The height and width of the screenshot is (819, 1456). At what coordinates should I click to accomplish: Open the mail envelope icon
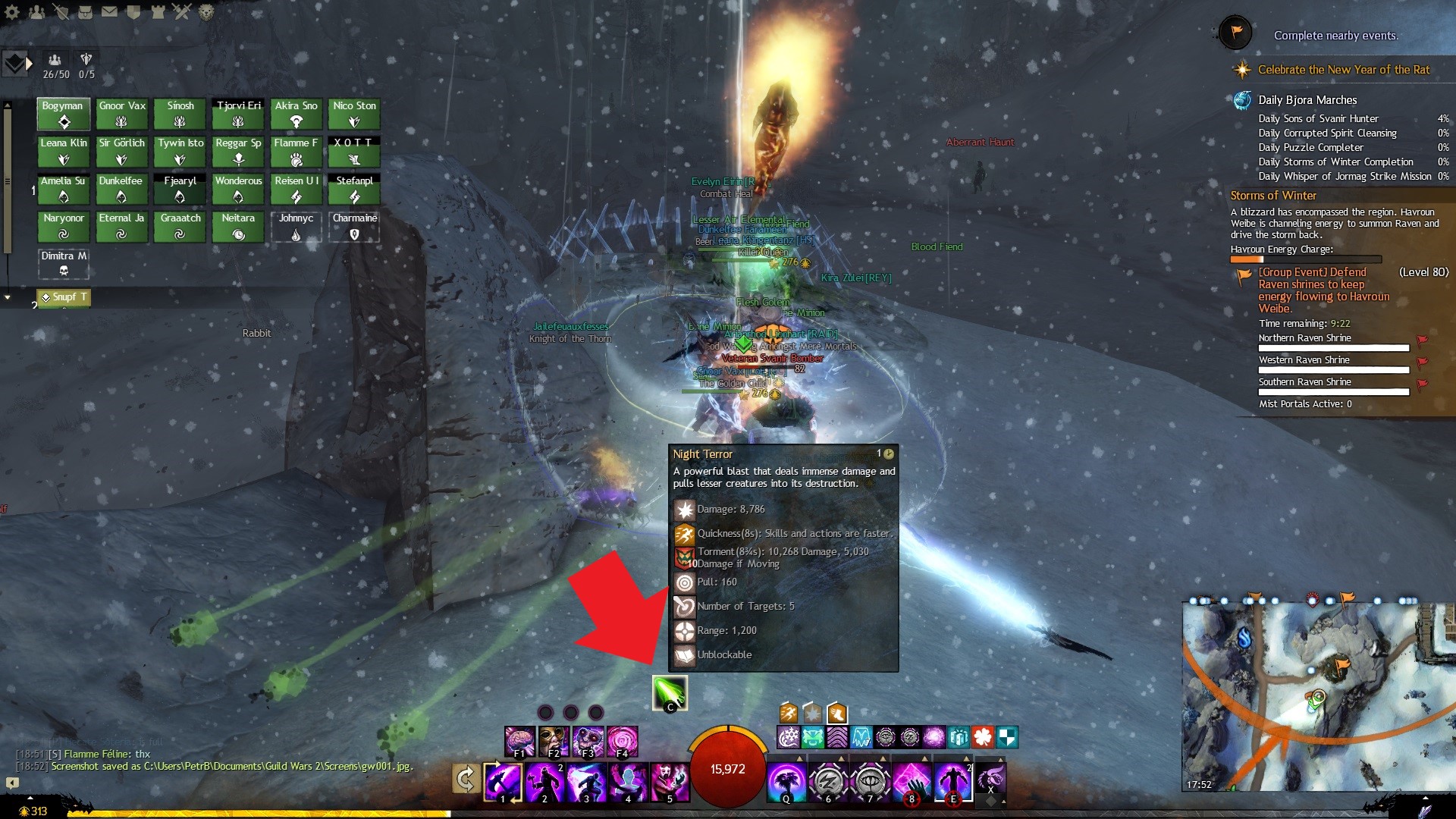click(x=110, y=12)
